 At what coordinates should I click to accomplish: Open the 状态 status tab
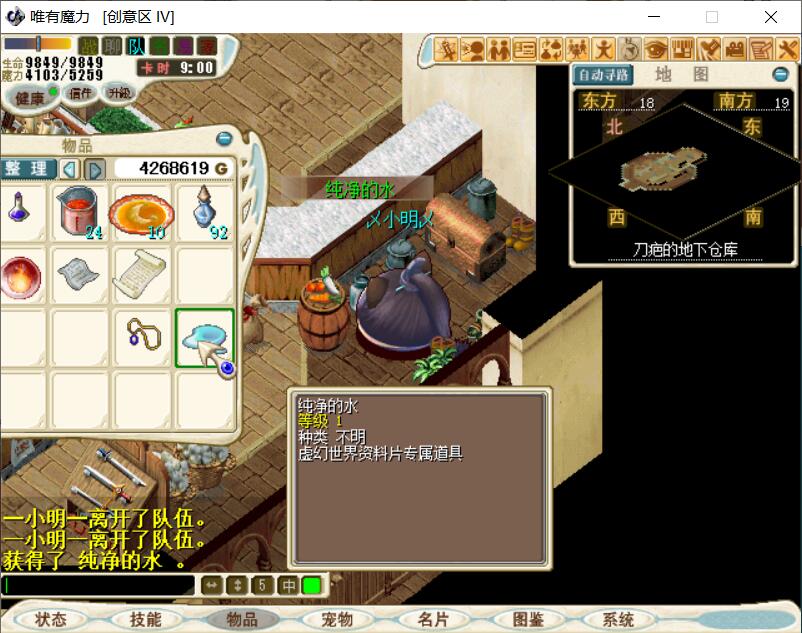[x=50, y=619]
